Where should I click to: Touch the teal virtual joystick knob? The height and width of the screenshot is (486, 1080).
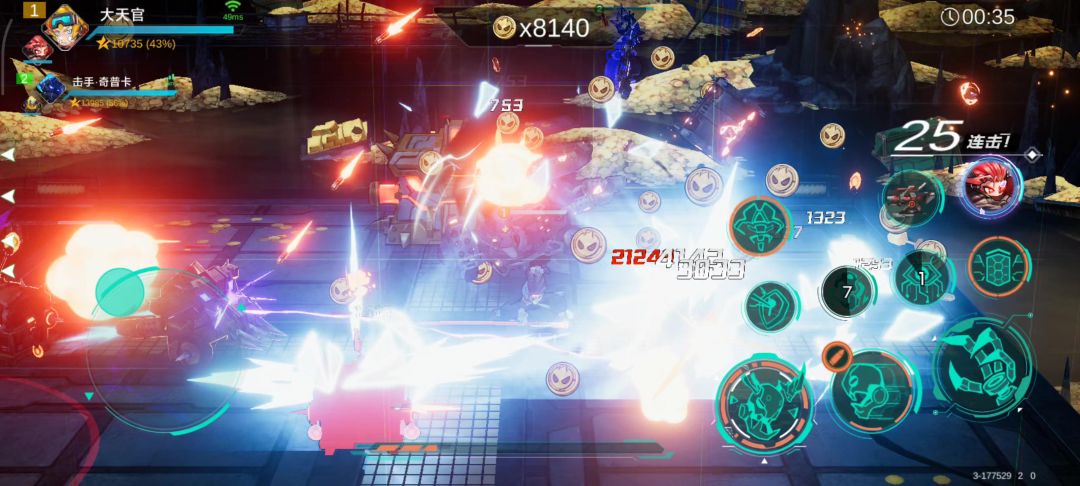[x=125, y=292]
